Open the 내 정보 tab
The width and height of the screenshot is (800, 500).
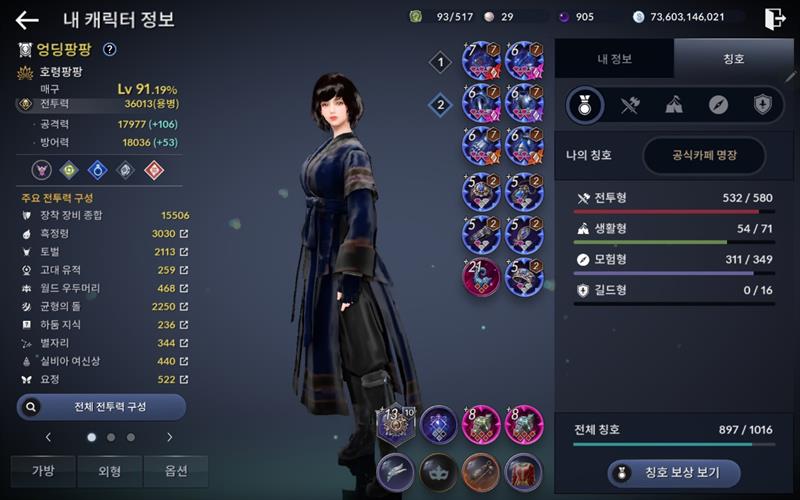(x=614, y=59)
